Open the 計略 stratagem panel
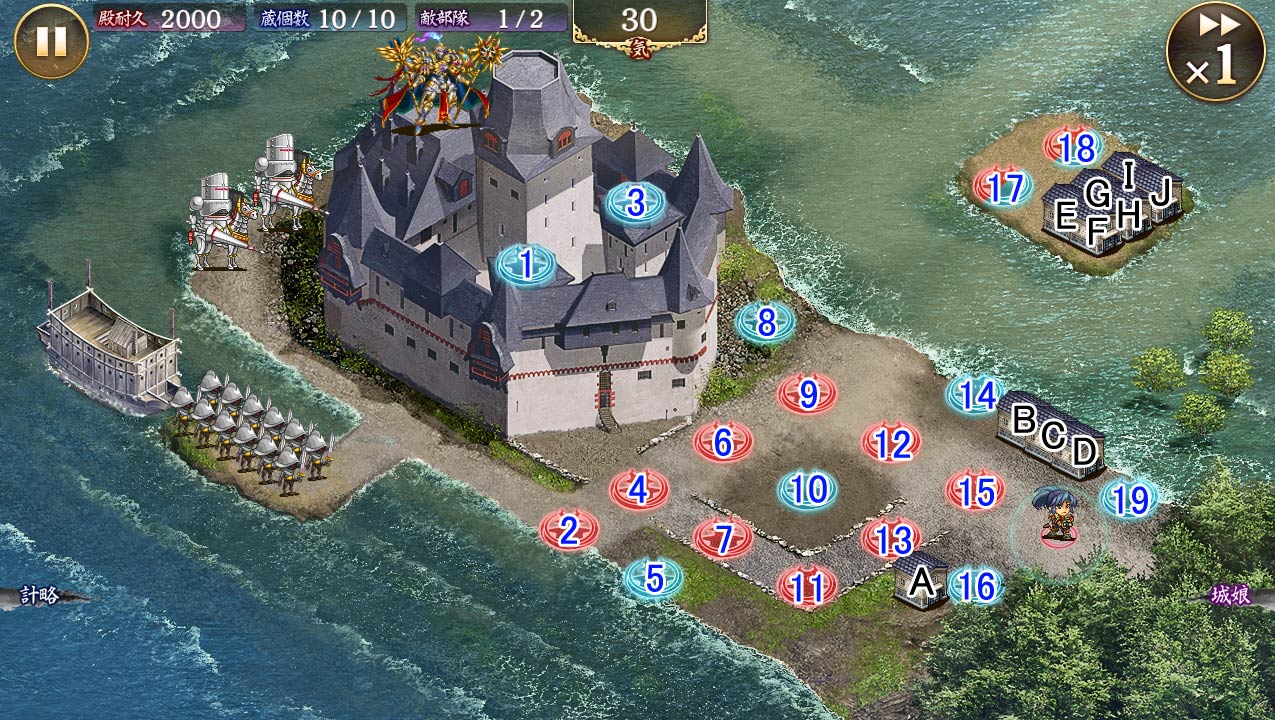 point(42,596)
